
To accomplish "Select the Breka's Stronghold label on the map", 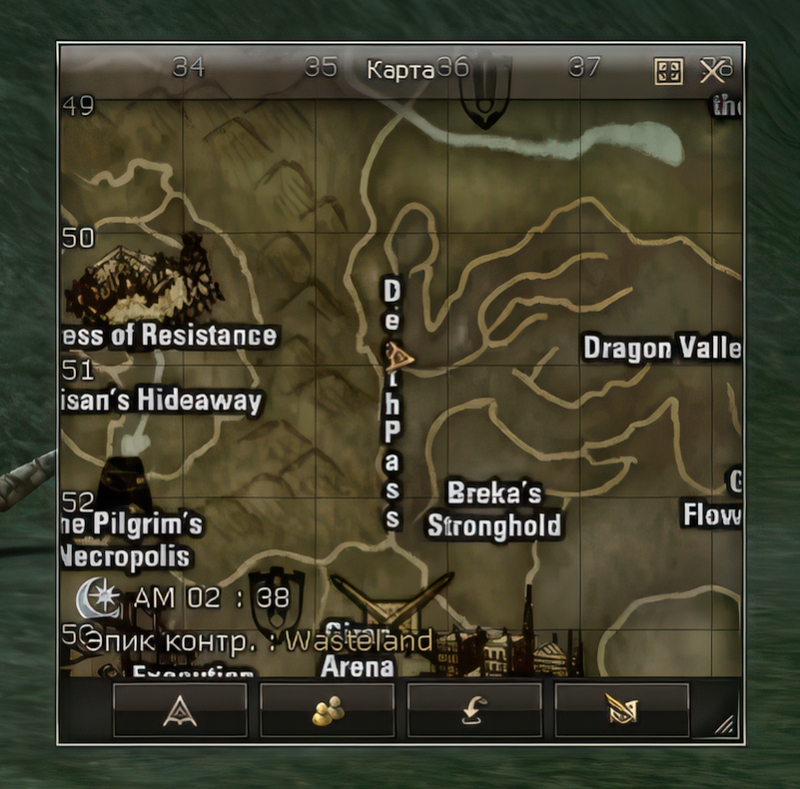I will click(493, 510).
